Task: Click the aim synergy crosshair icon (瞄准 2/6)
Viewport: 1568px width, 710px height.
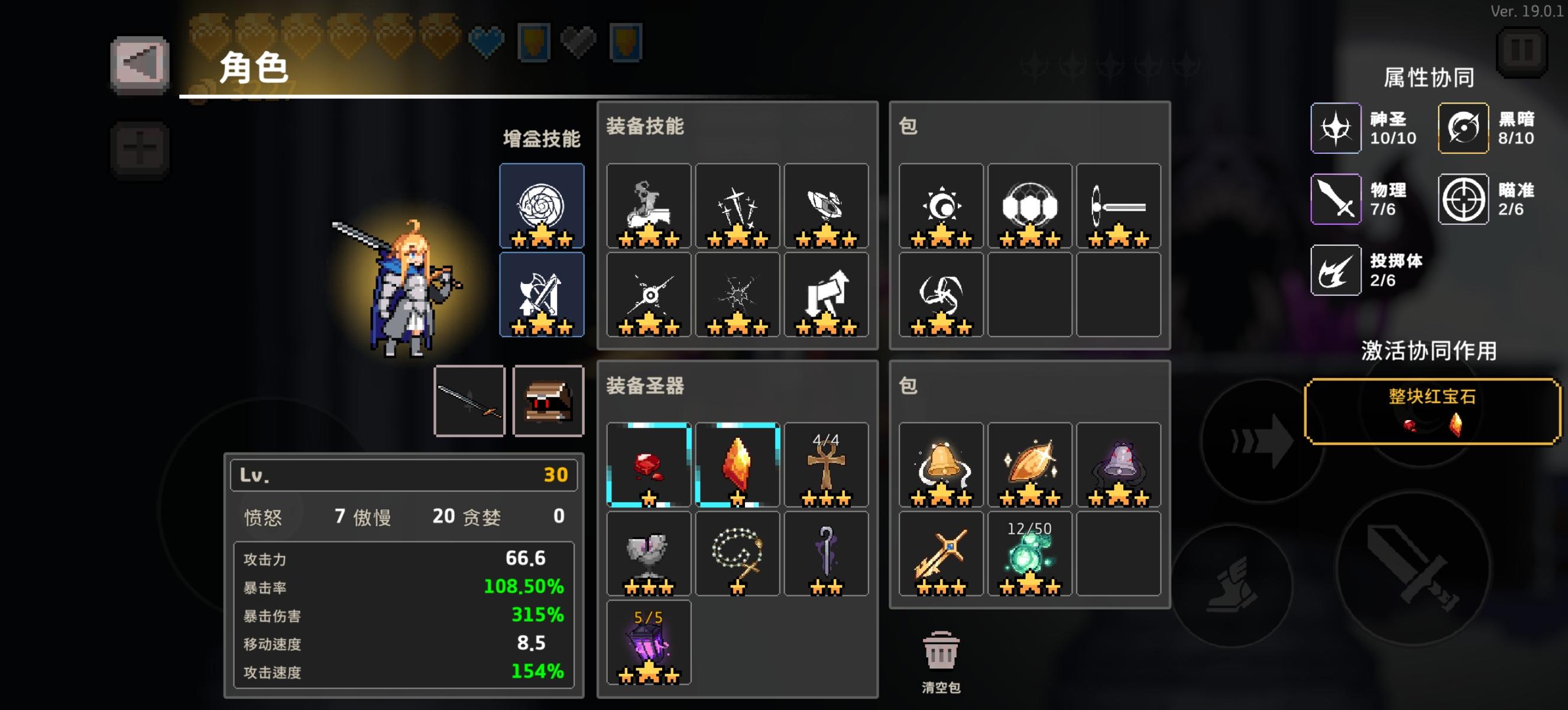Action: (x=1463, y=199)
